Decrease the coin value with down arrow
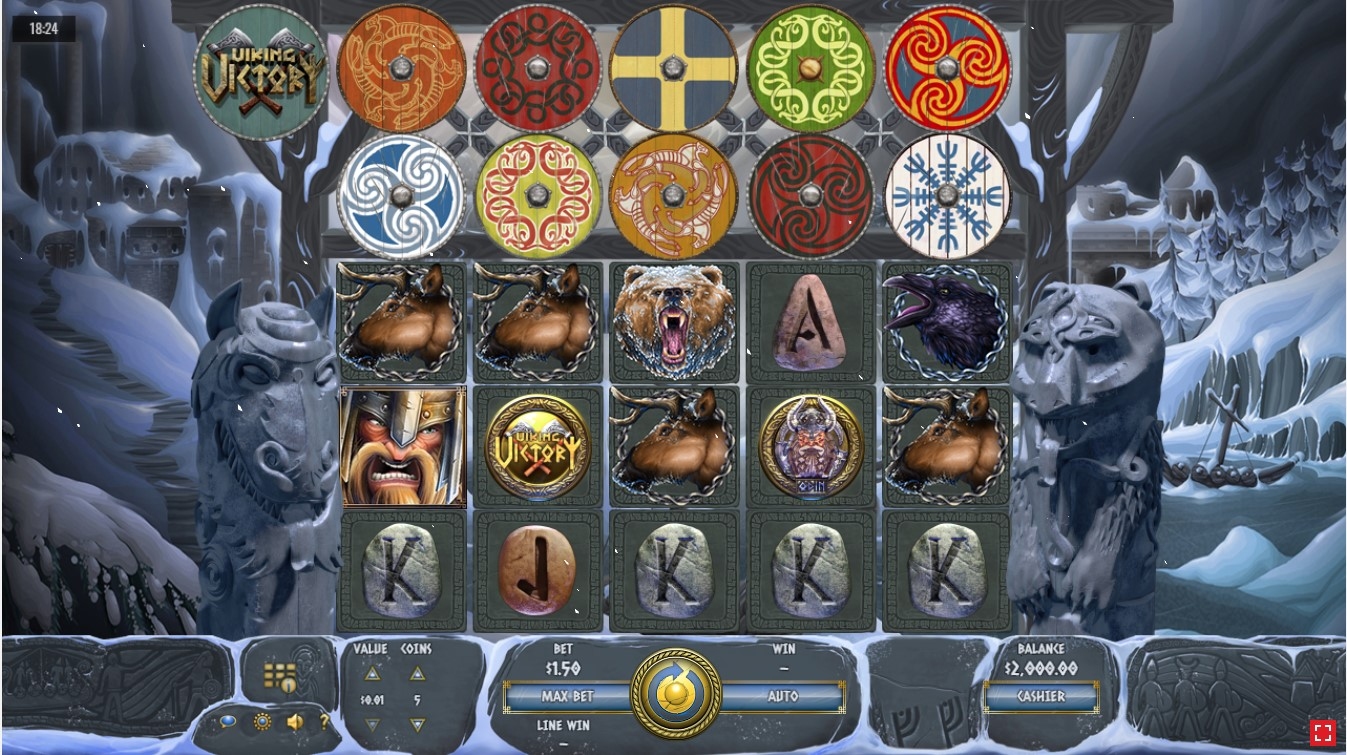This screenshot has width=1347, height=755. tap(372, 725)
